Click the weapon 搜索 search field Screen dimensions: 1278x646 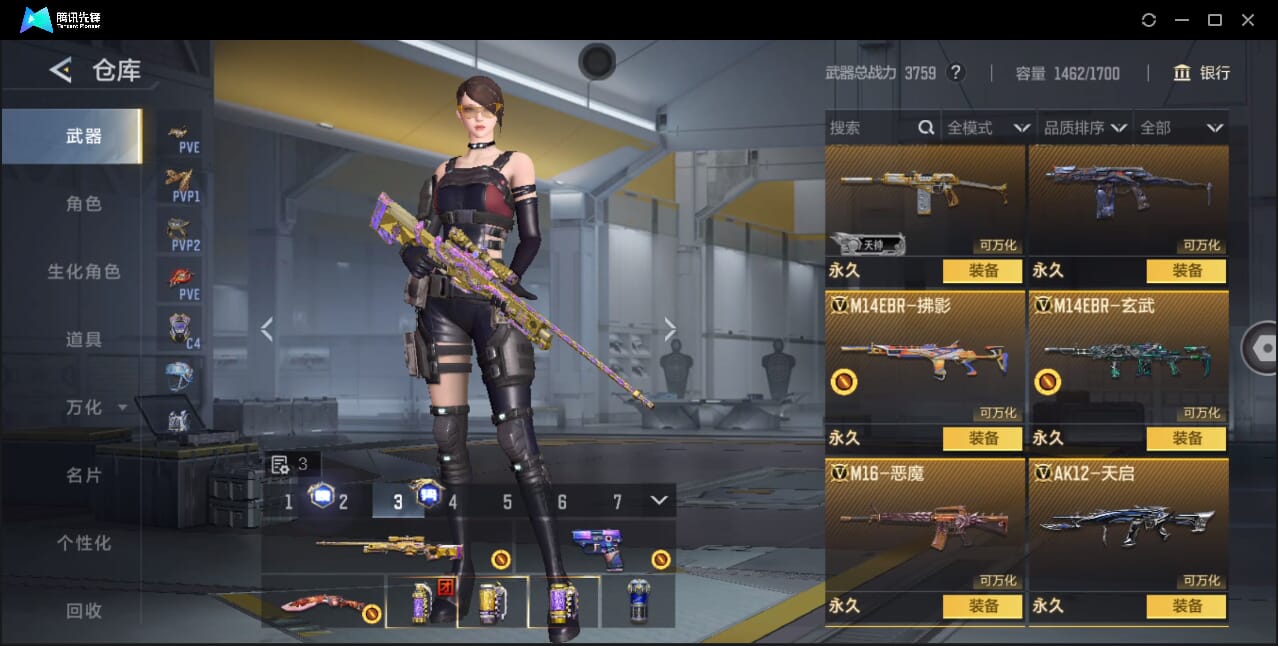pos(870,128)
